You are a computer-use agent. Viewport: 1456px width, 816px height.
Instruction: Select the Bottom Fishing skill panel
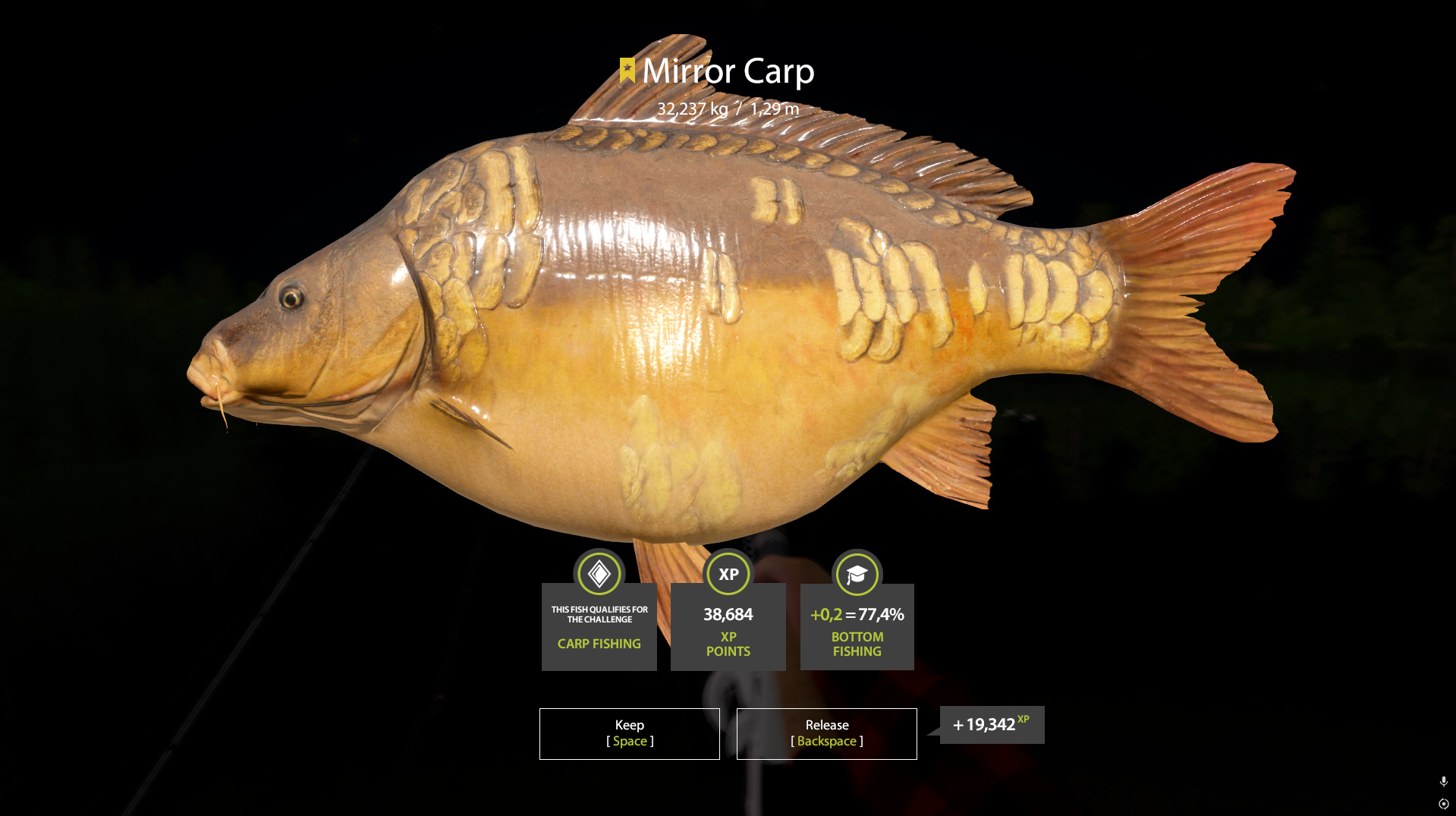pyautogui.click(x=857, y=626)
